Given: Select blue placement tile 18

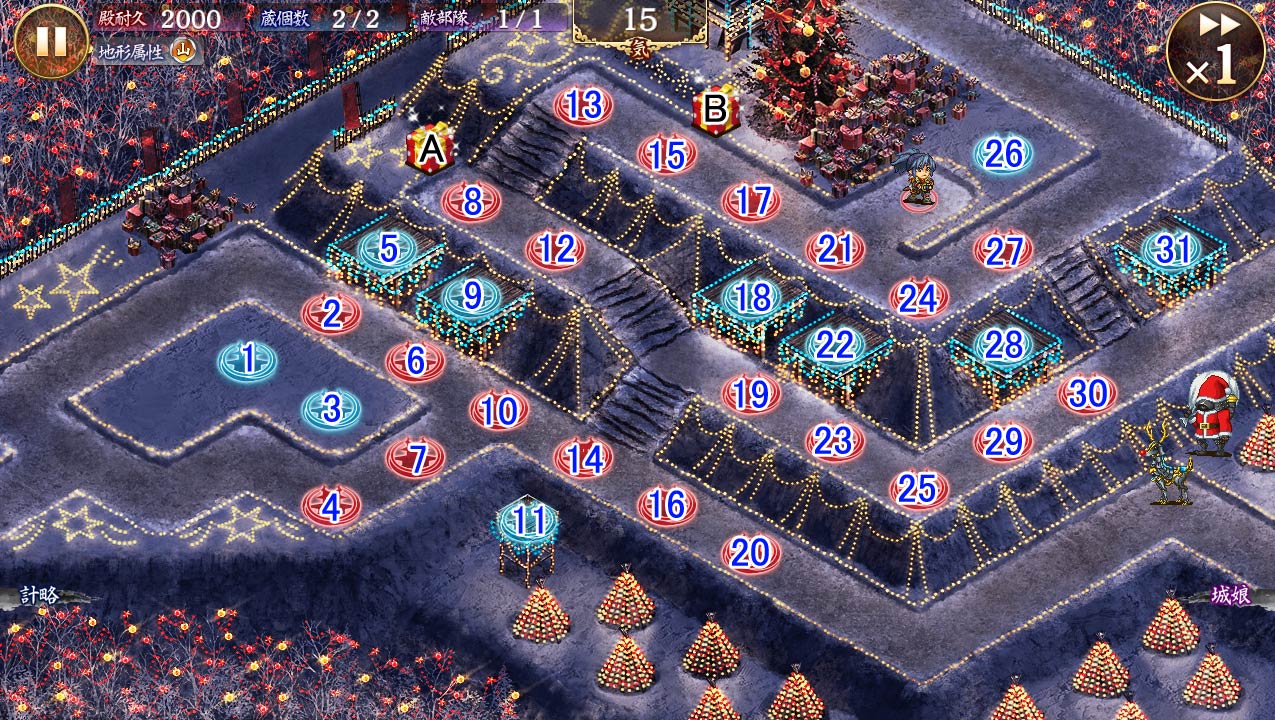Looking at the screenshot, I should click(751, 297).
